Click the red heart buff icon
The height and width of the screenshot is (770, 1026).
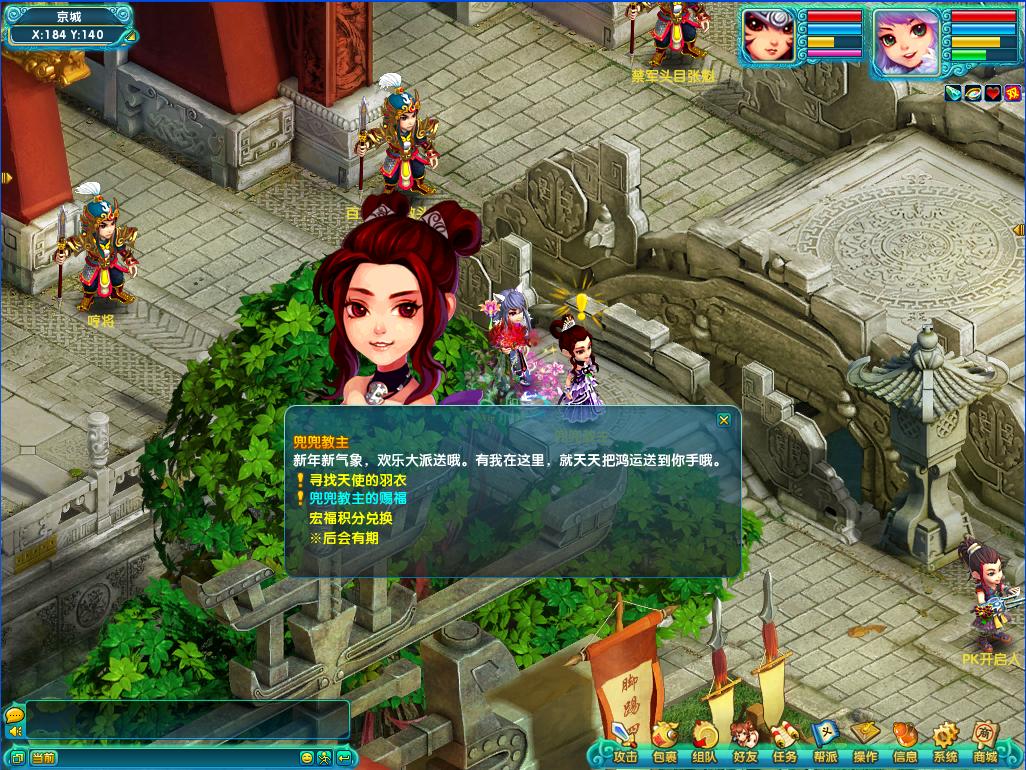(x=992, y=93)
